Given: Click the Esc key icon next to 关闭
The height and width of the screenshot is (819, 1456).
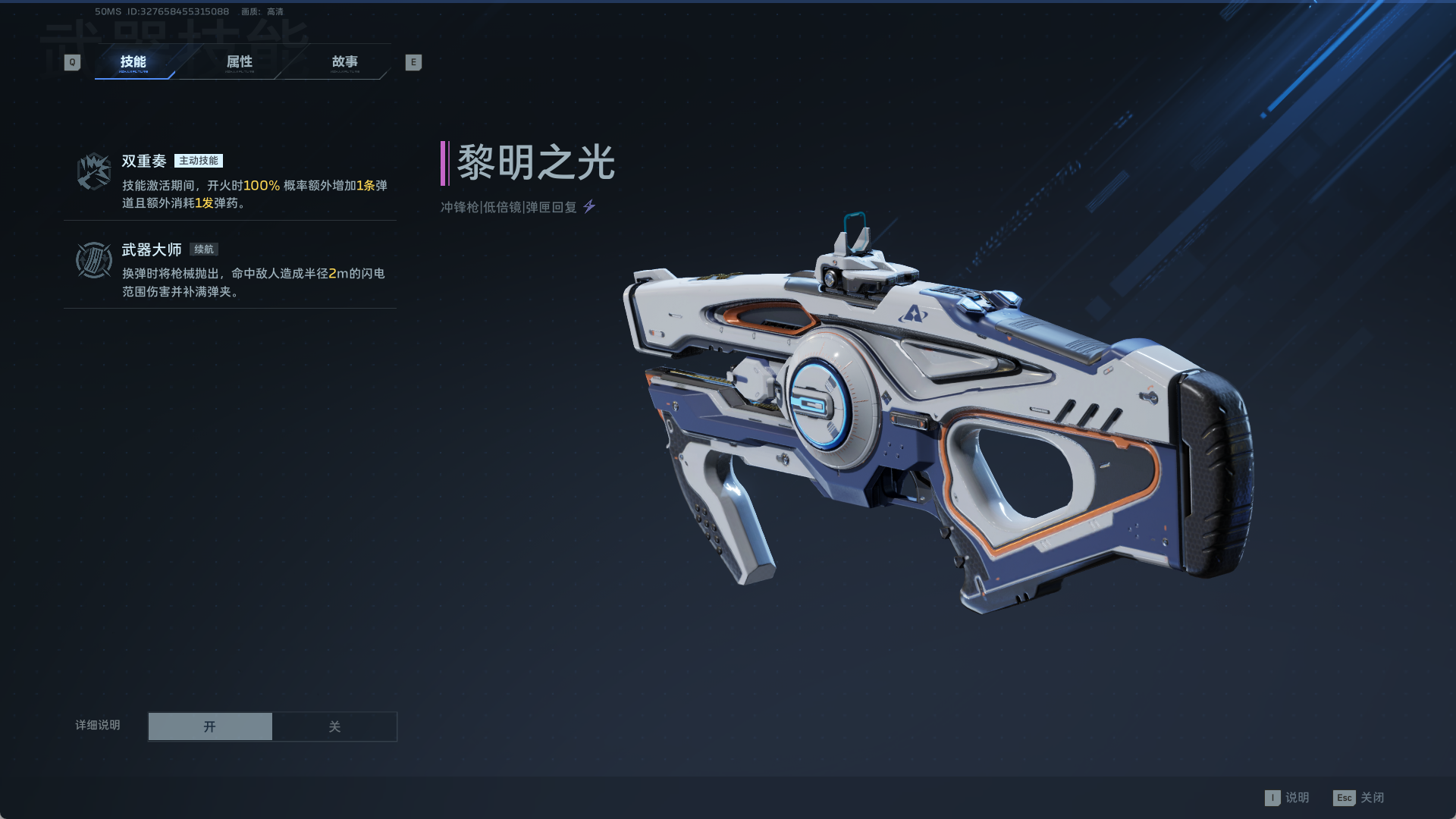Looking at the screenshot, I should (x=1345, y=798).
